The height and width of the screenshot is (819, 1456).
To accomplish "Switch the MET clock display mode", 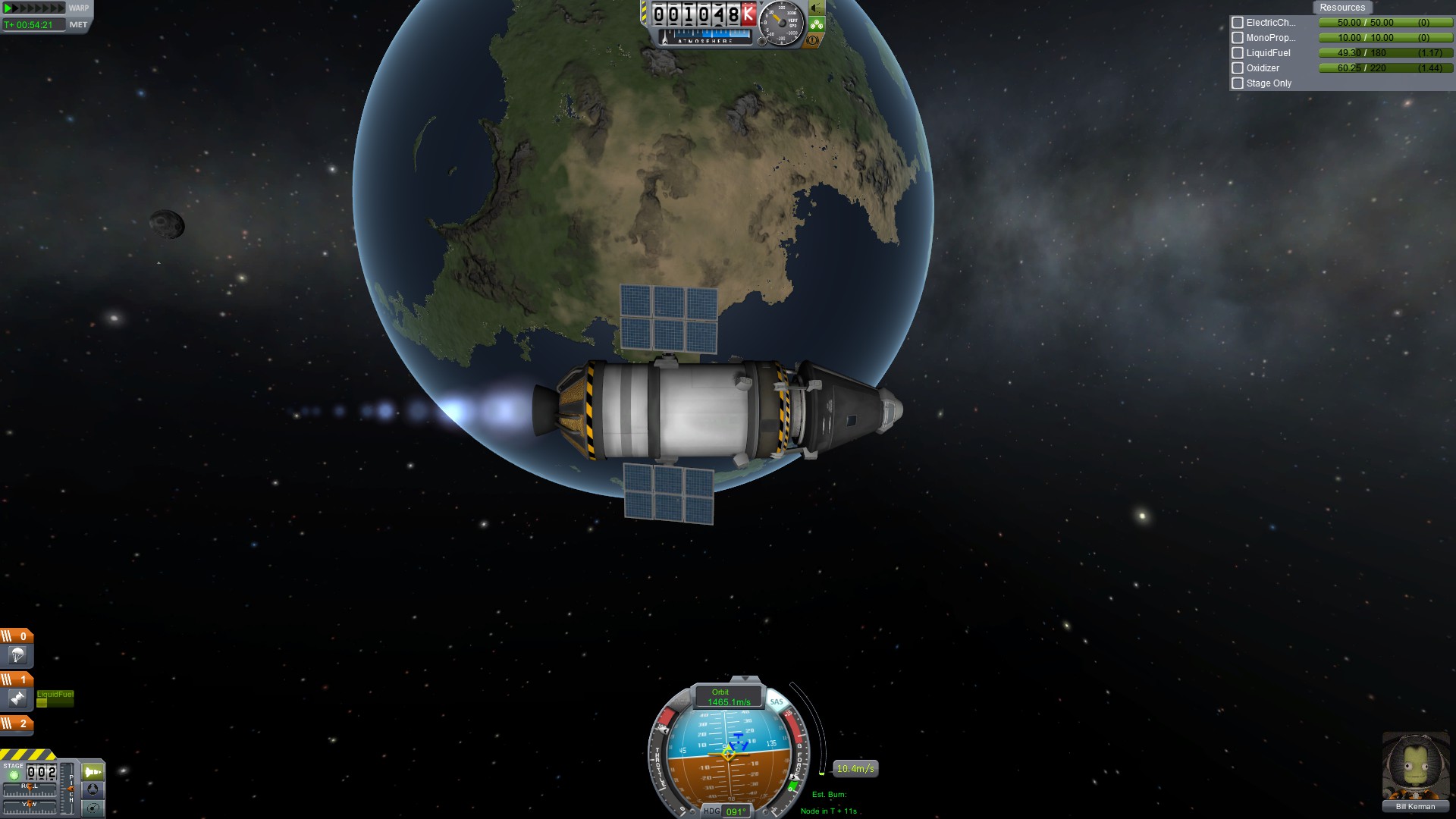I will [x=78, y=25].
